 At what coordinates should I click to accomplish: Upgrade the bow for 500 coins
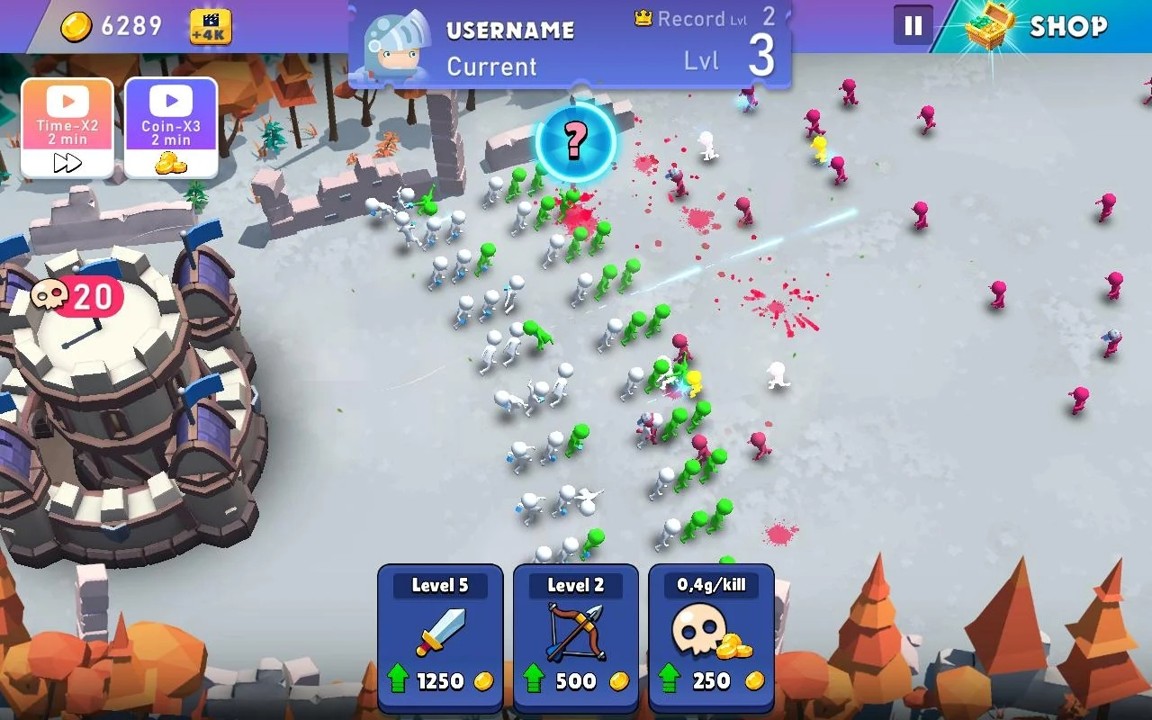[576, 636]
